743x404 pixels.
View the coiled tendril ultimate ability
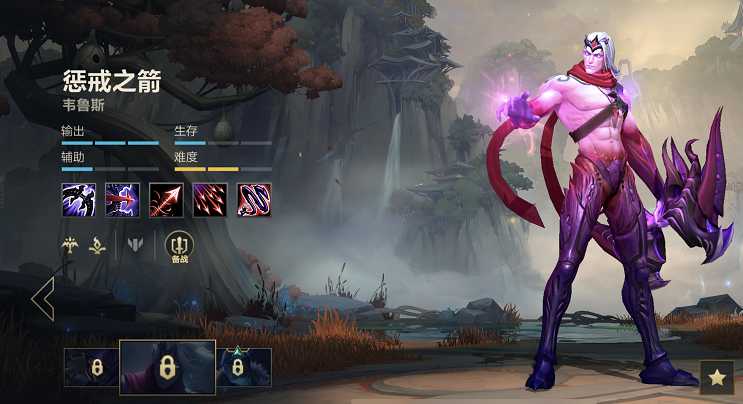click(253, 200)
